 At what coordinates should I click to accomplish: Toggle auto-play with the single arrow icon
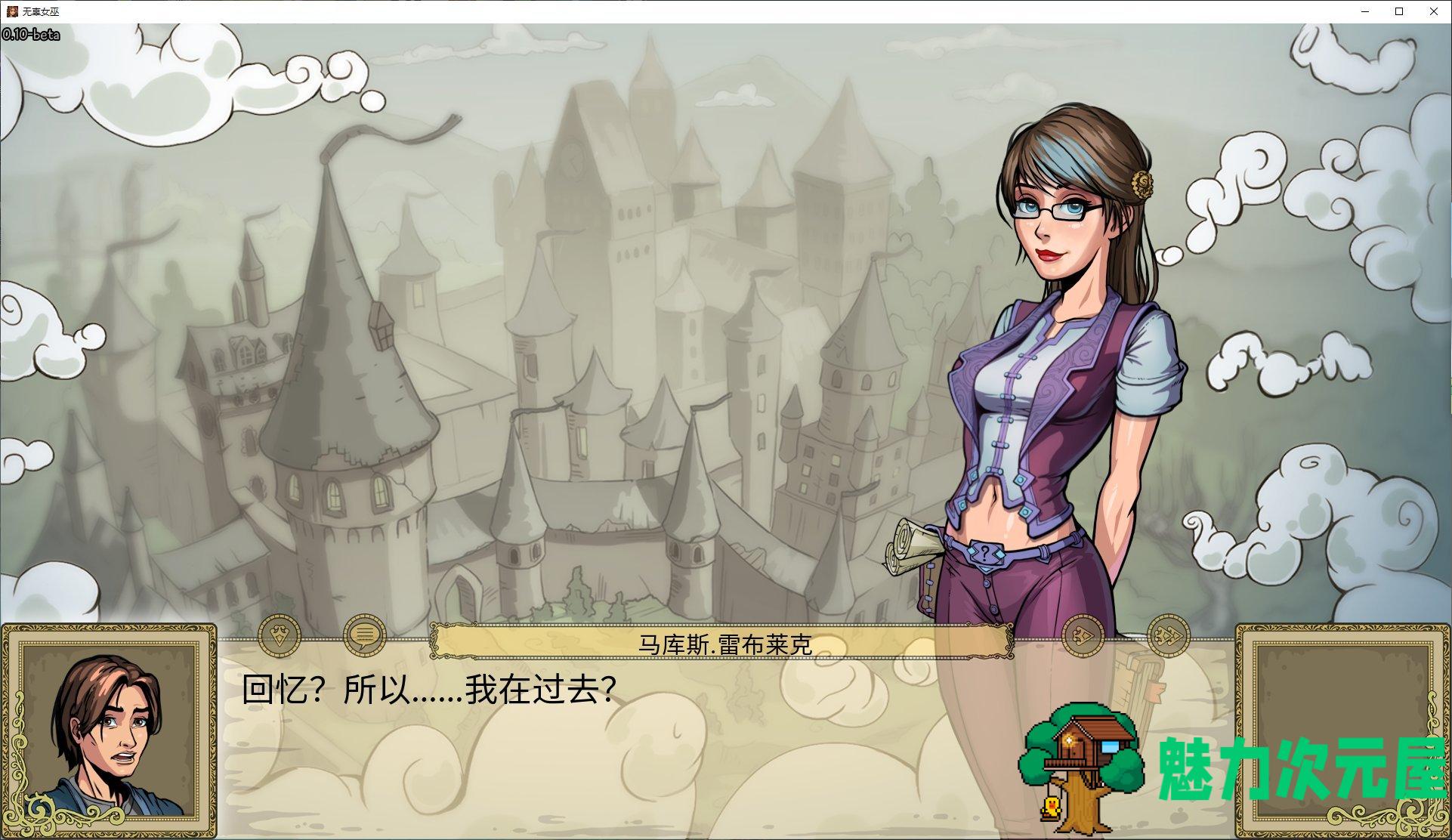1083,637
